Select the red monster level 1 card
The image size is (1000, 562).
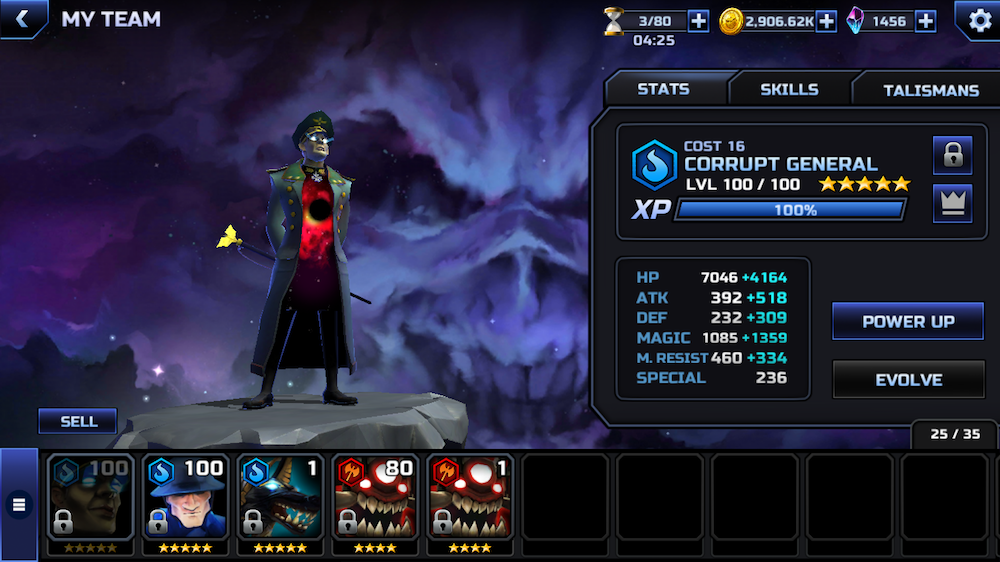470,500
